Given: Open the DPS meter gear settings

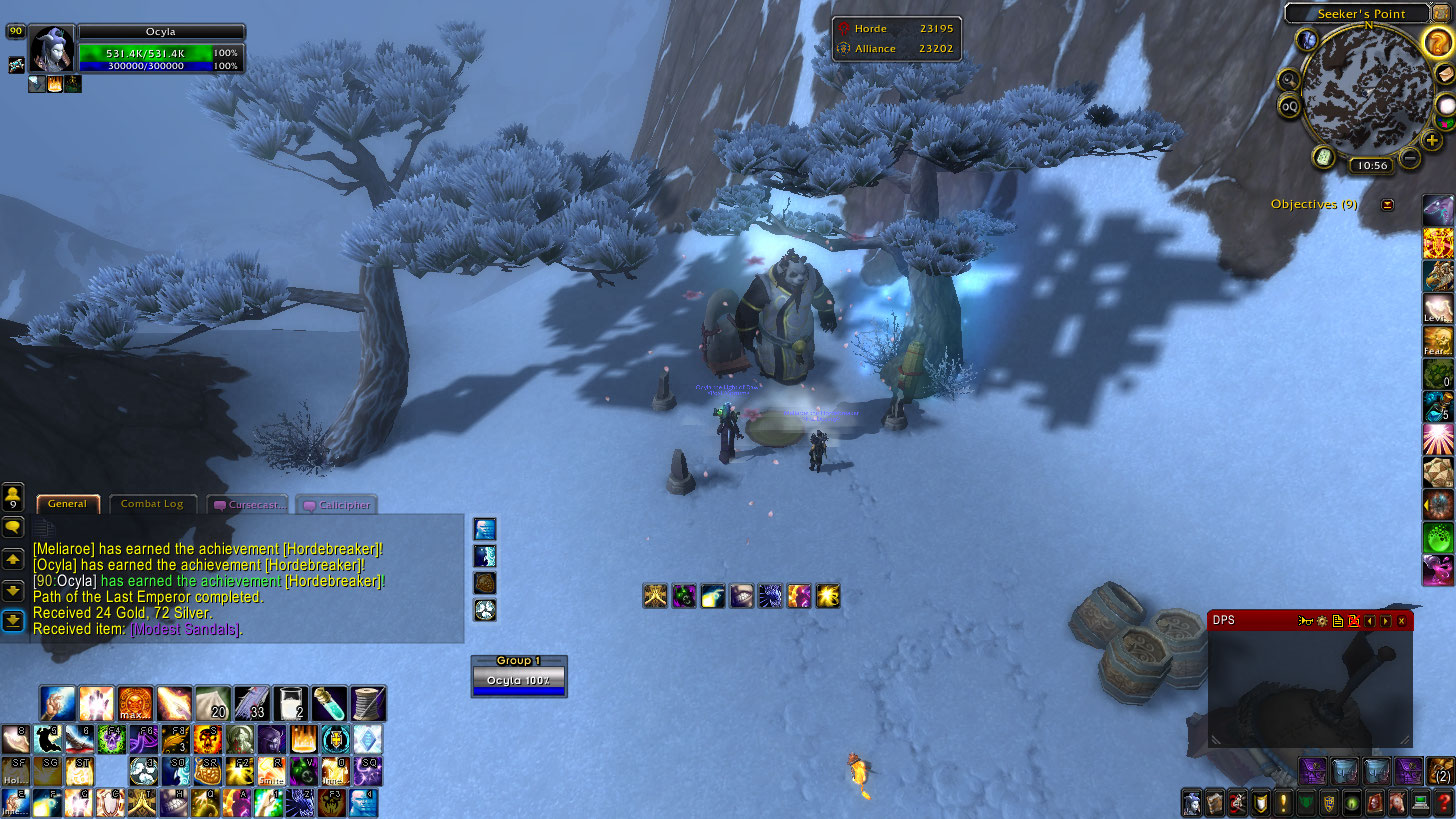Looking at the screenshot, I should pos(1322,621).
